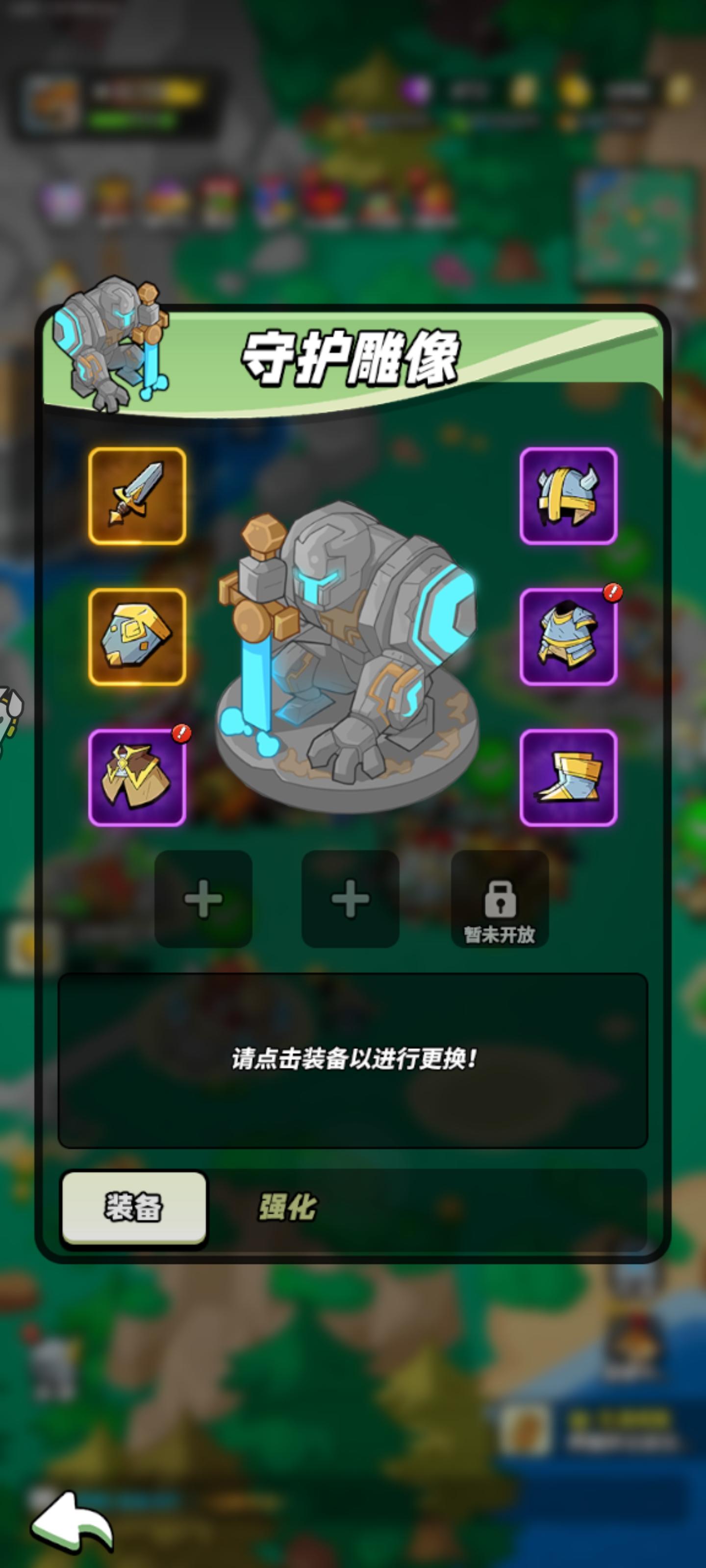Select the golden boots equipment slot
706x1568 pixels.
click(x=568, y=776)
